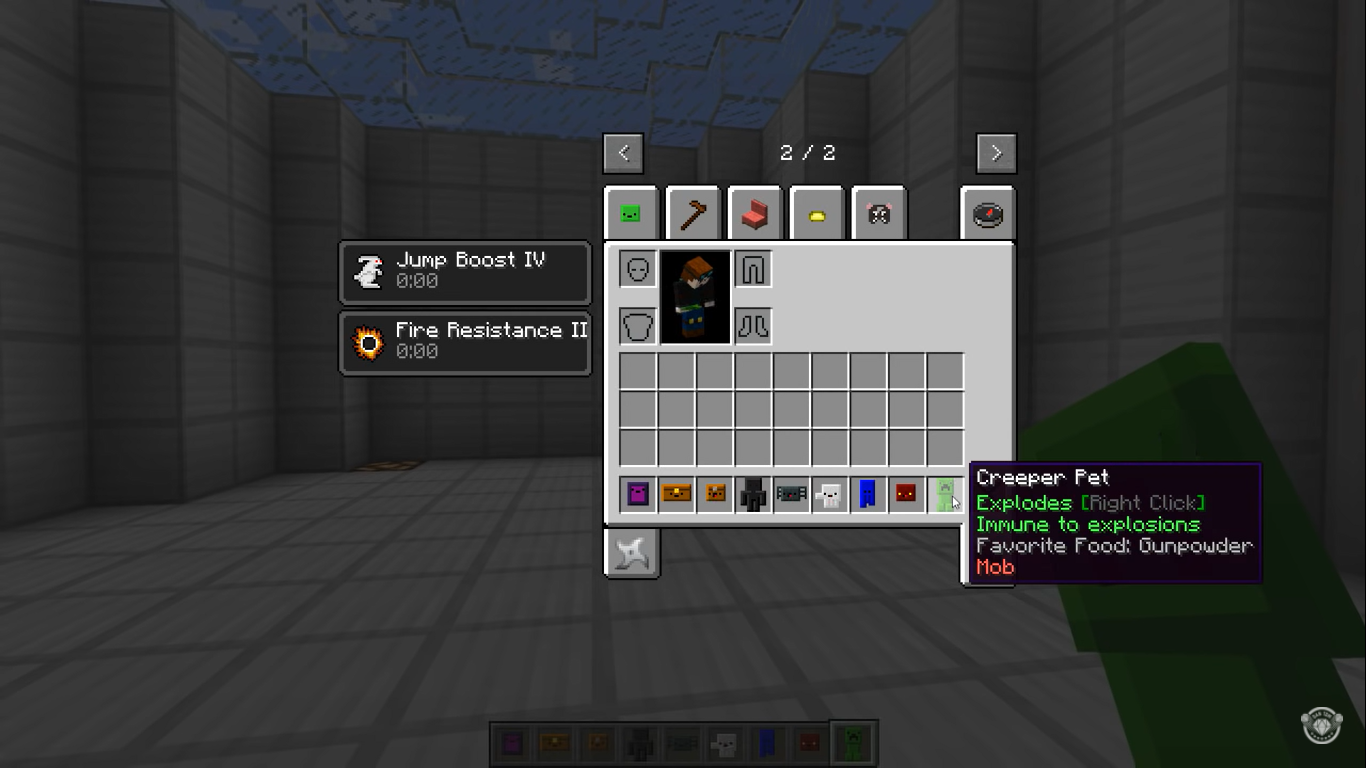Viewport: 1366px width, 768px height.
Task: Select the black Wither pet in the hotbar
Action: point(752,494)
